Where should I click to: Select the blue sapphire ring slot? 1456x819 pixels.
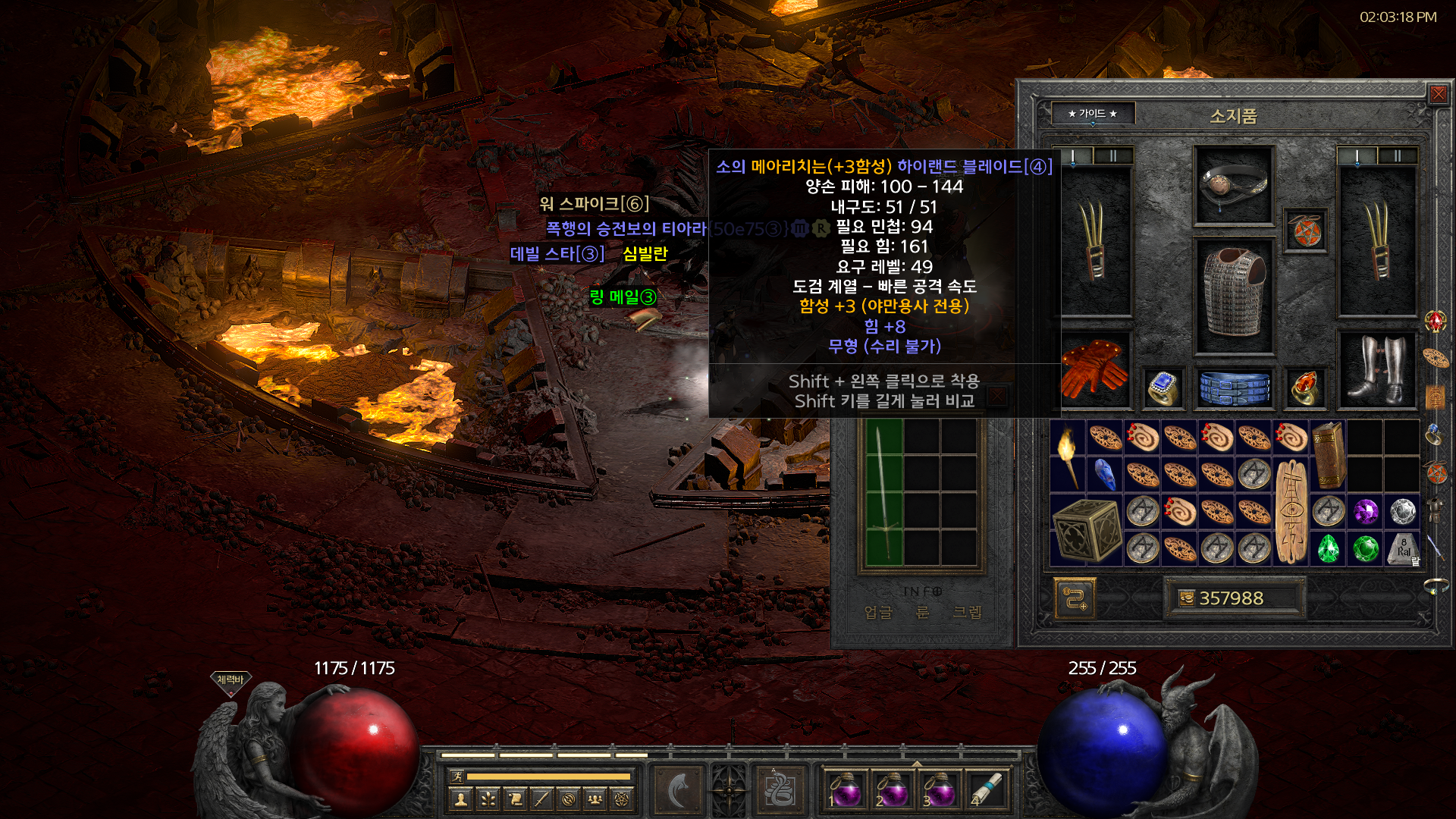[x=1163, y=388]
